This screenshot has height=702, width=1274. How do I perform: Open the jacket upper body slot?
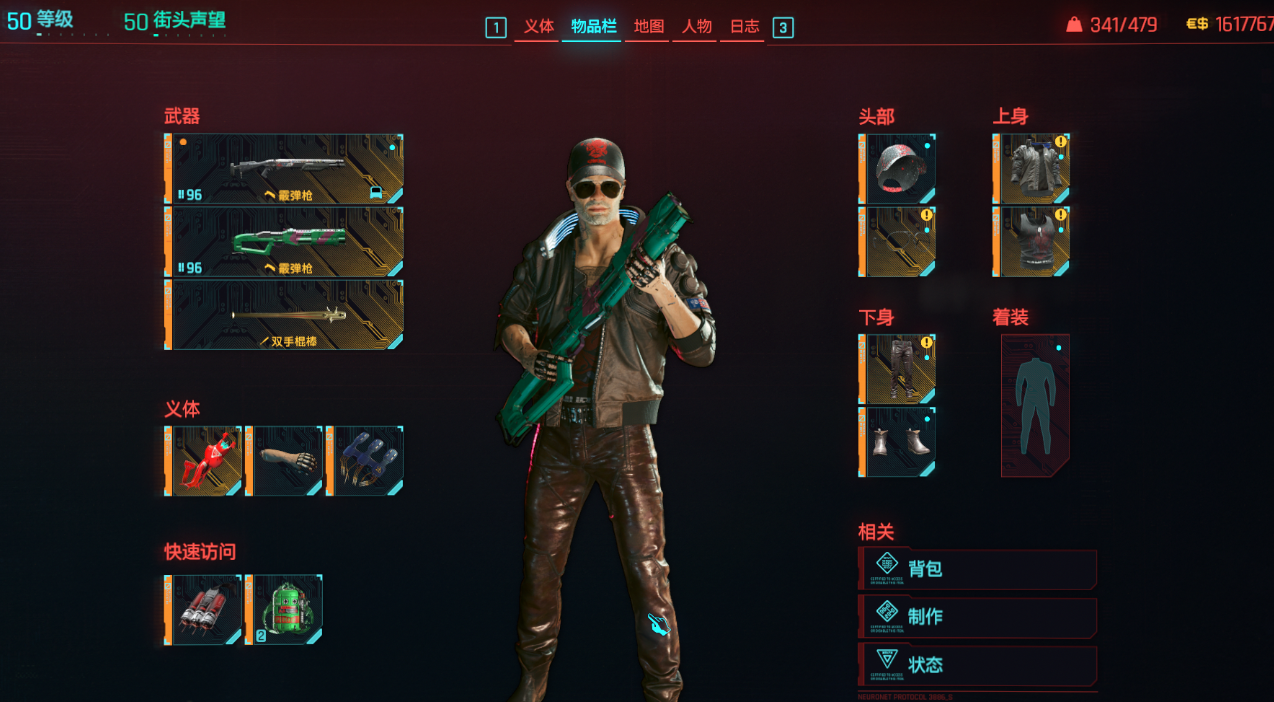[x=1032, y=169]
